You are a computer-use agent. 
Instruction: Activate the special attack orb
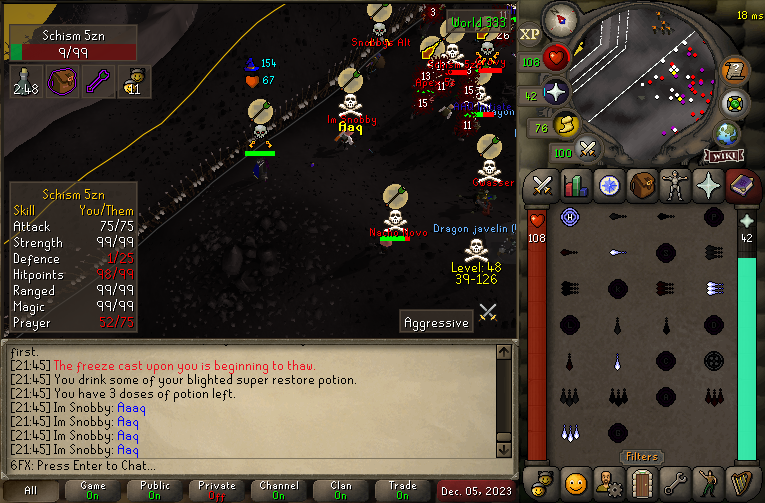[589, 149]
